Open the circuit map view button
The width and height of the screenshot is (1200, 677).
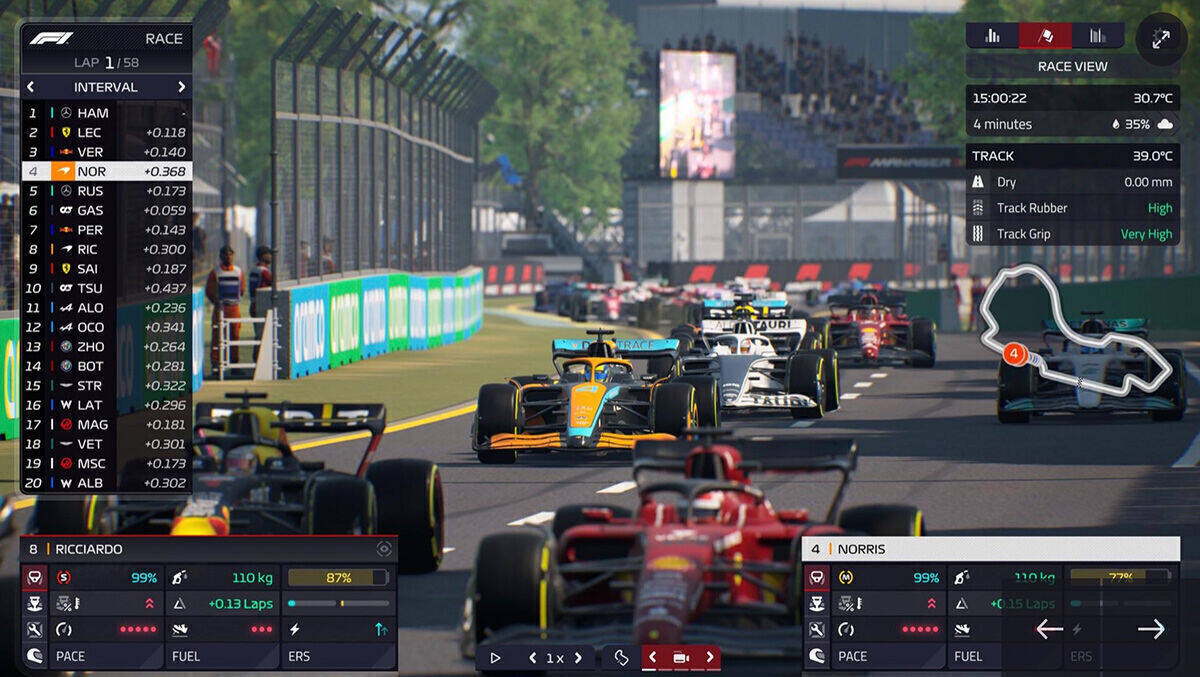(x=621, y=657)
